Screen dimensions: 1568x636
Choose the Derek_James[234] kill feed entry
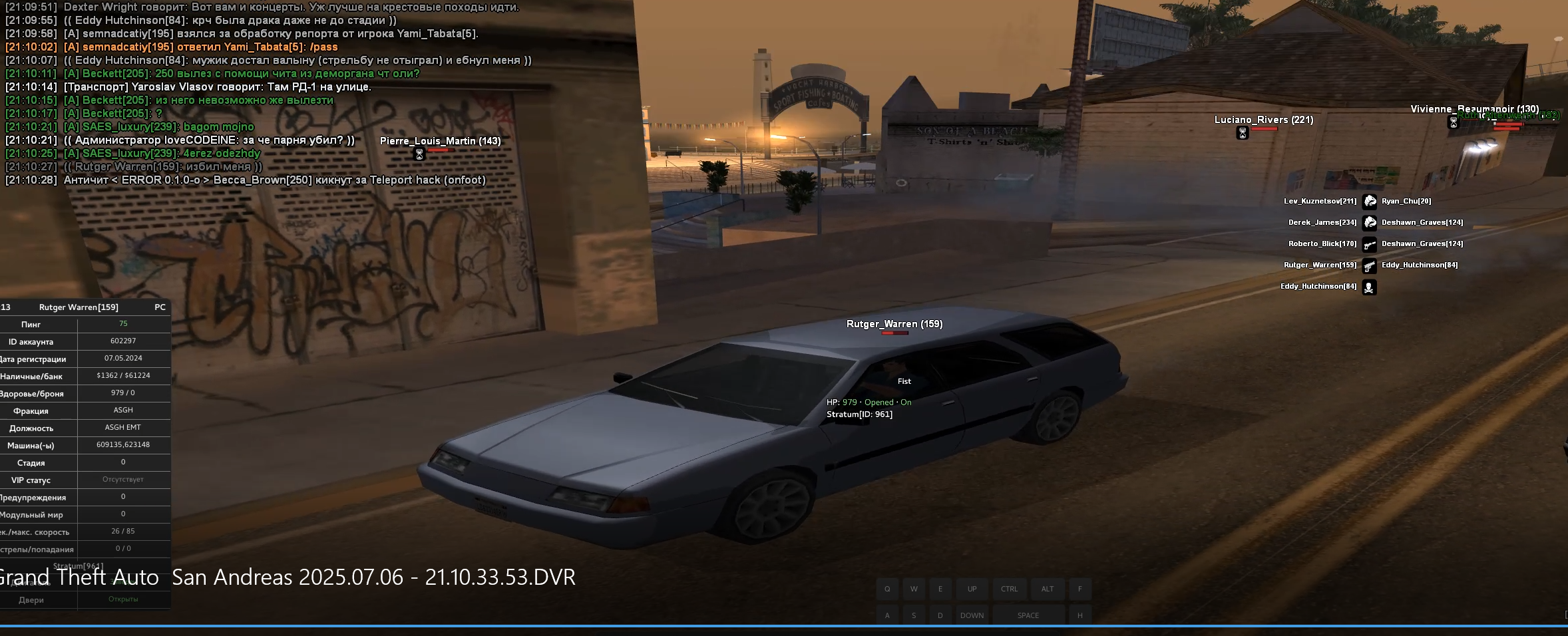(1322, 222)
